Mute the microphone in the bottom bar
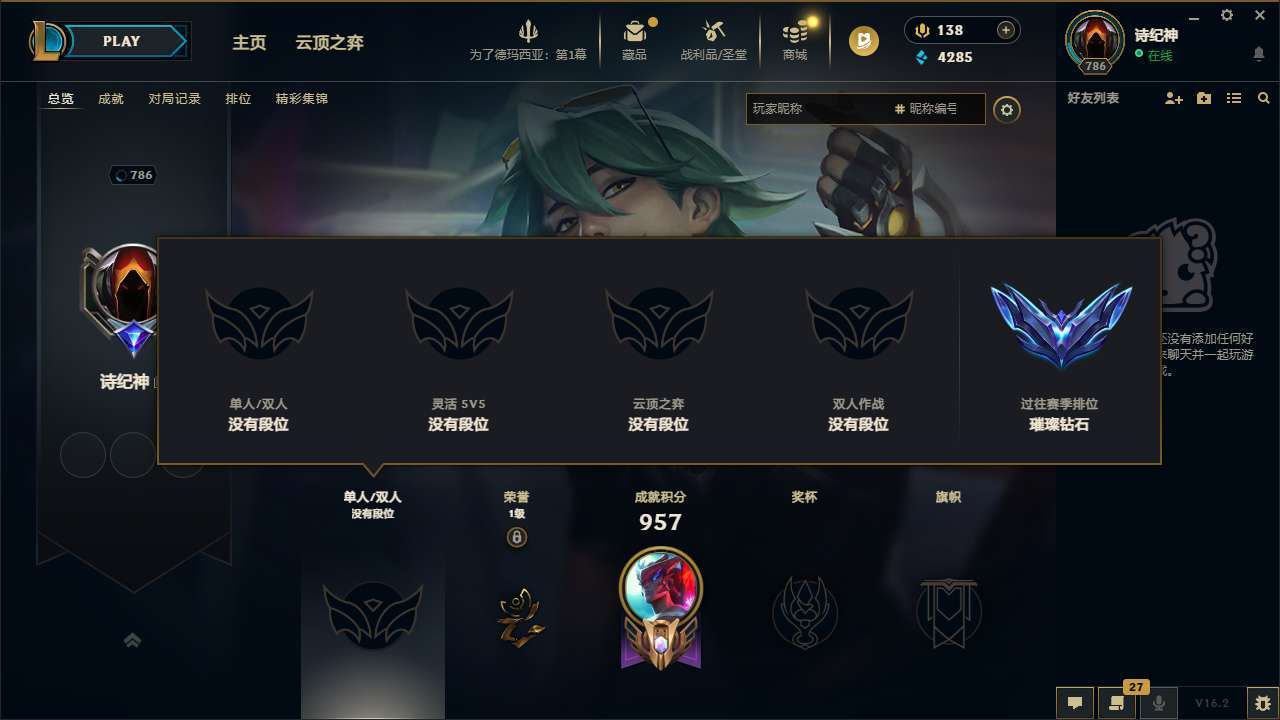This screenshot has width=1280, height=720. point(1159,703)
